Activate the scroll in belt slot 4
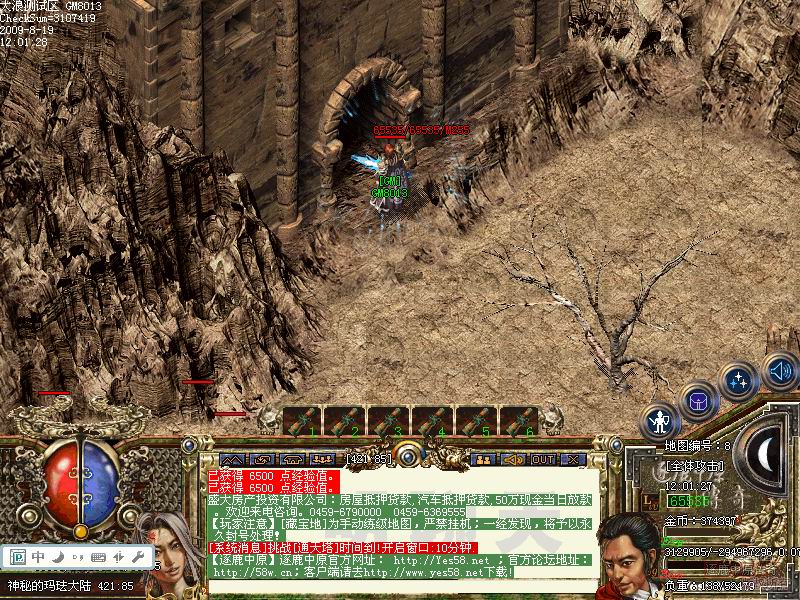Screen dimensions: 800x600 pyautogui.click(x=433, y=421)
